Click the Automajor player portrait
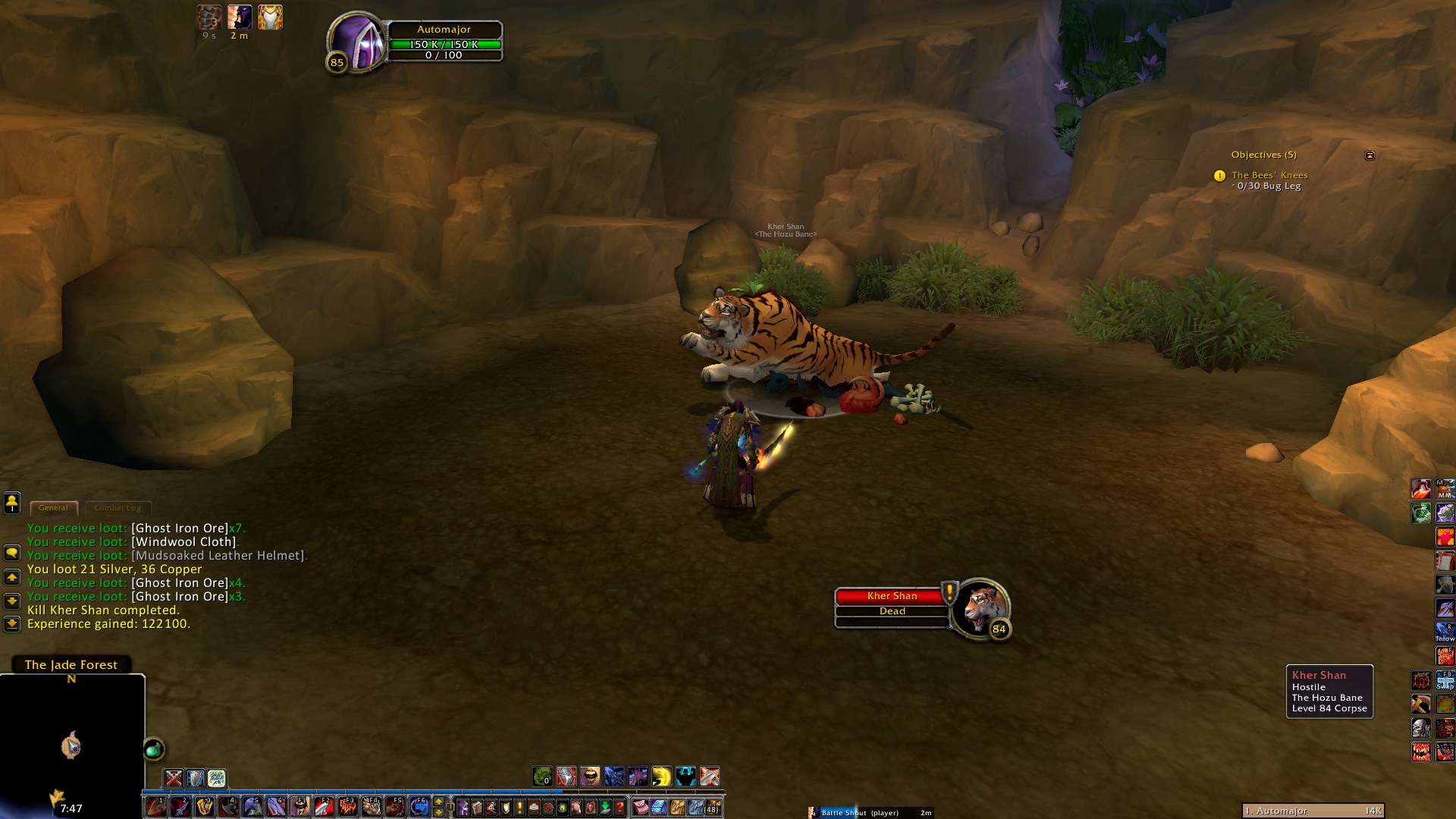Screen dimensions: 1456x819 357,42
